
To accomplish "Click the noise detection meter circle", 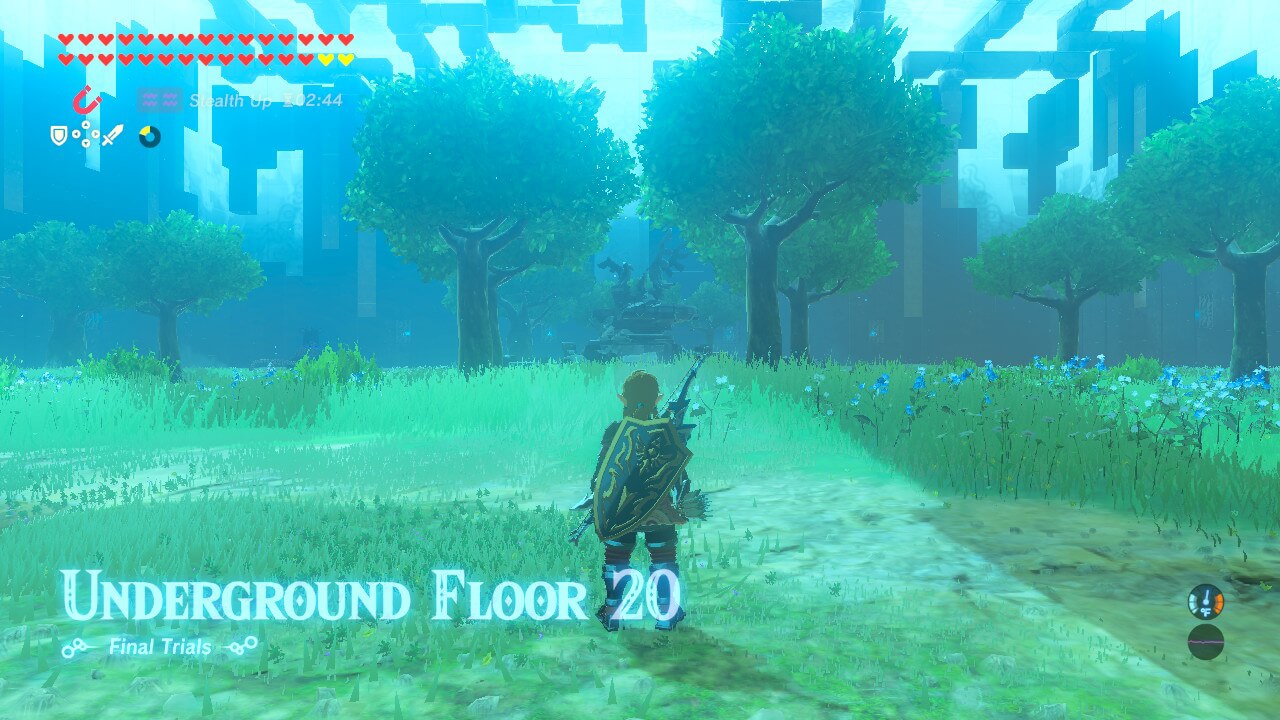I will [x=1206, y=642].
